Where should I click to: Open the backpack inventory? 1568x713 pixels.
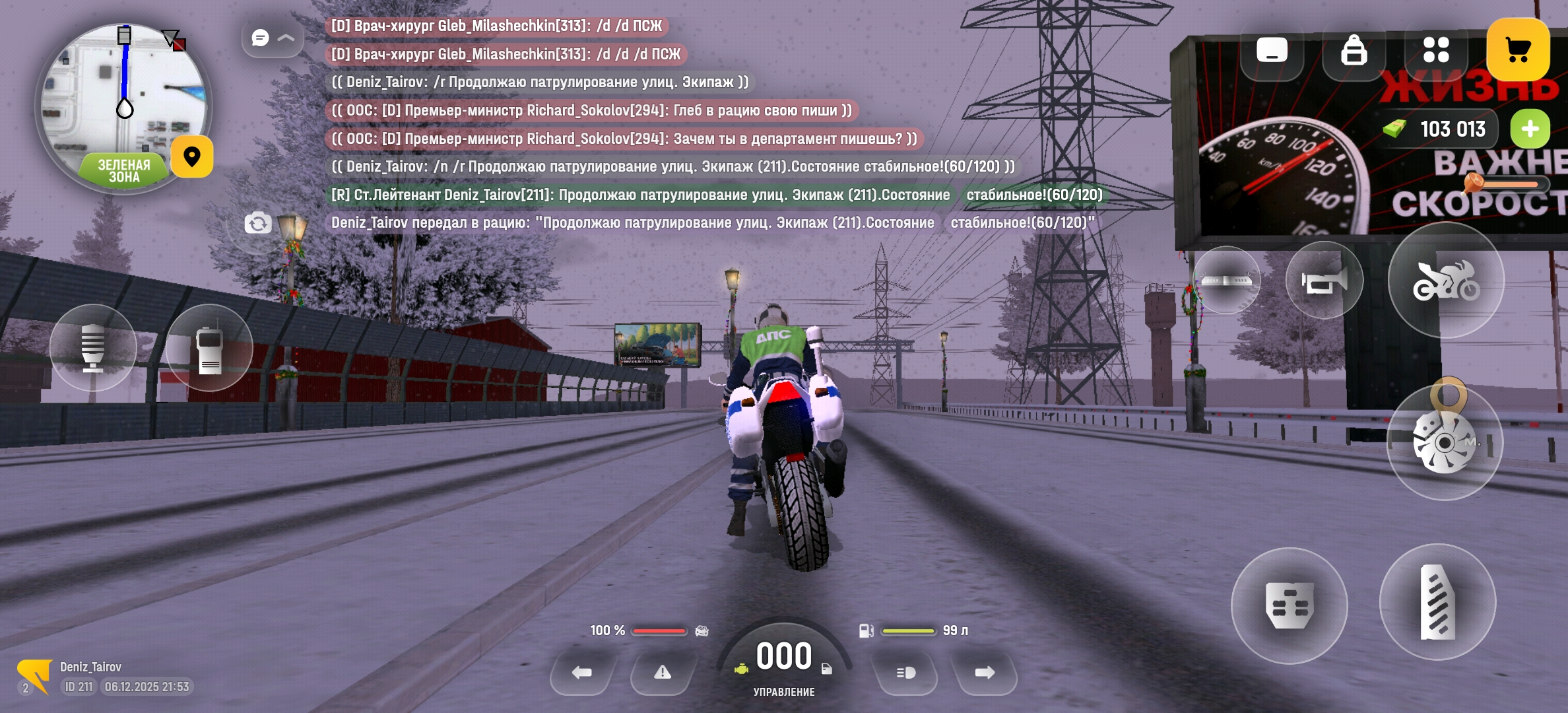coord(1354,50)
